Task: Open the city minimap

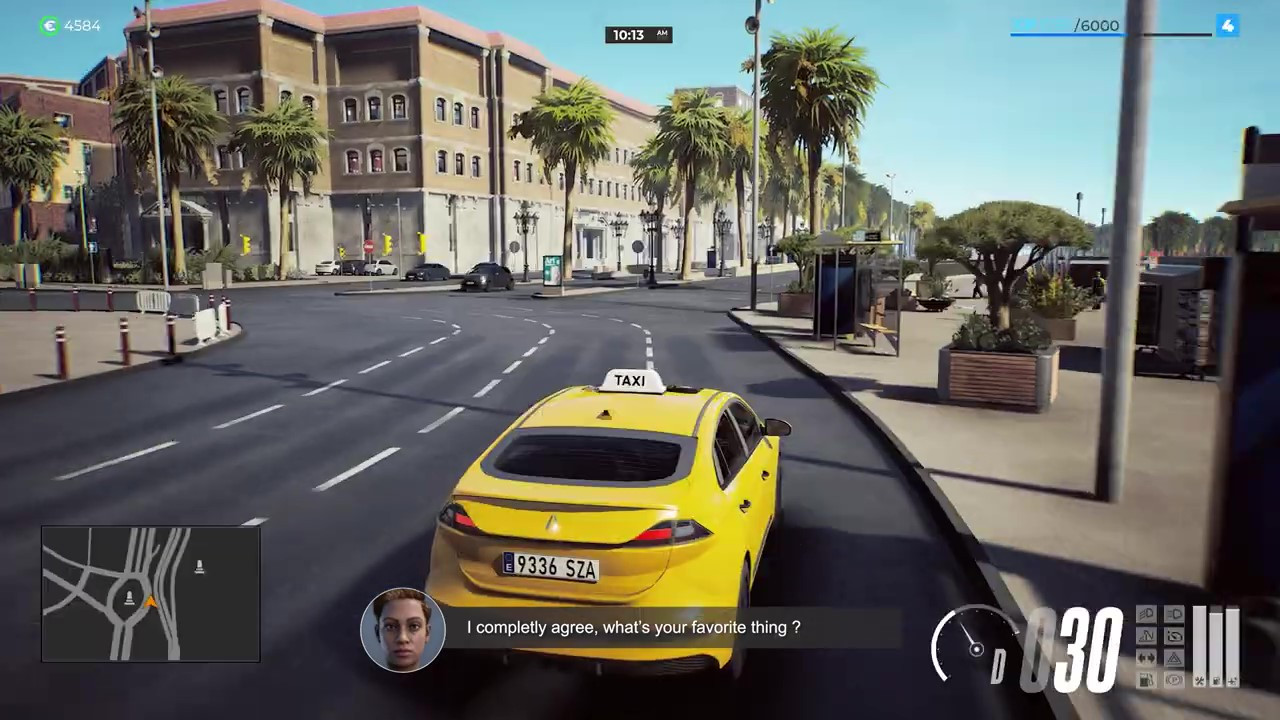Action: click(150, 594)
